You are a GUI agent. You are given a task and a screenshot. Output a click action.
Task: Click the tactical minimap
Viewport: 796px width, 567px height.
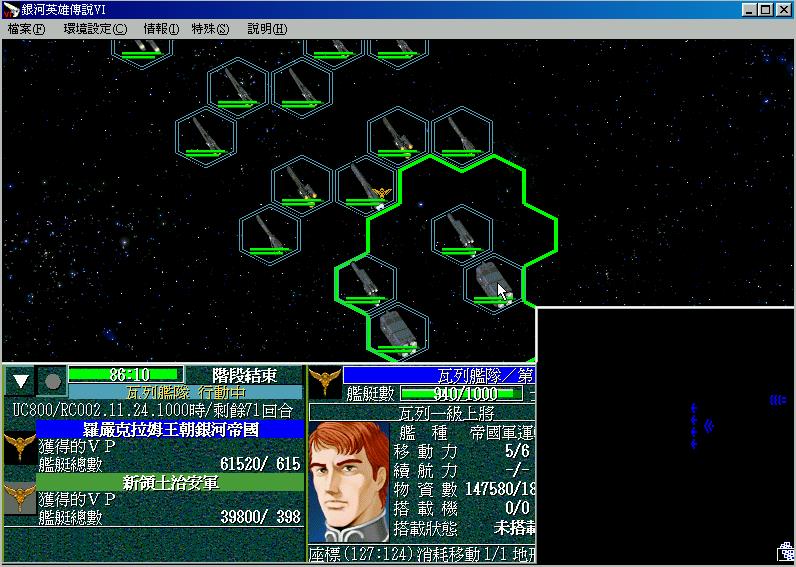(x=666, y=436)
